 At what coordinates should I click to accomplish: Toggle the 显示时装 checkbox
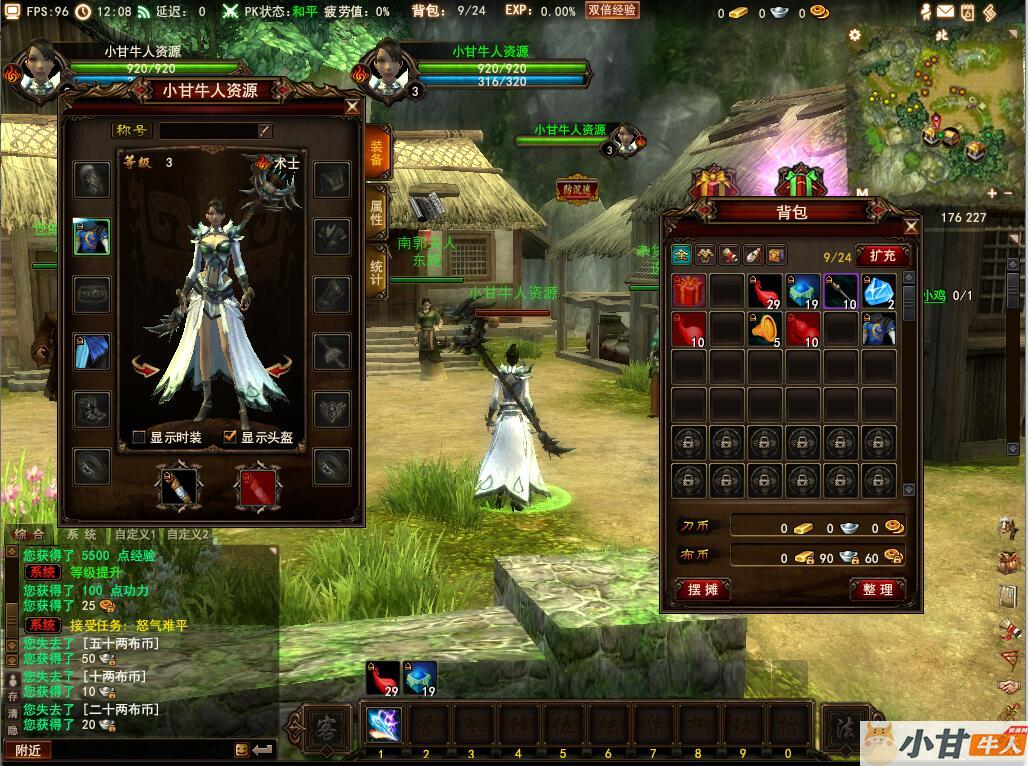click(x=140, y=437)
